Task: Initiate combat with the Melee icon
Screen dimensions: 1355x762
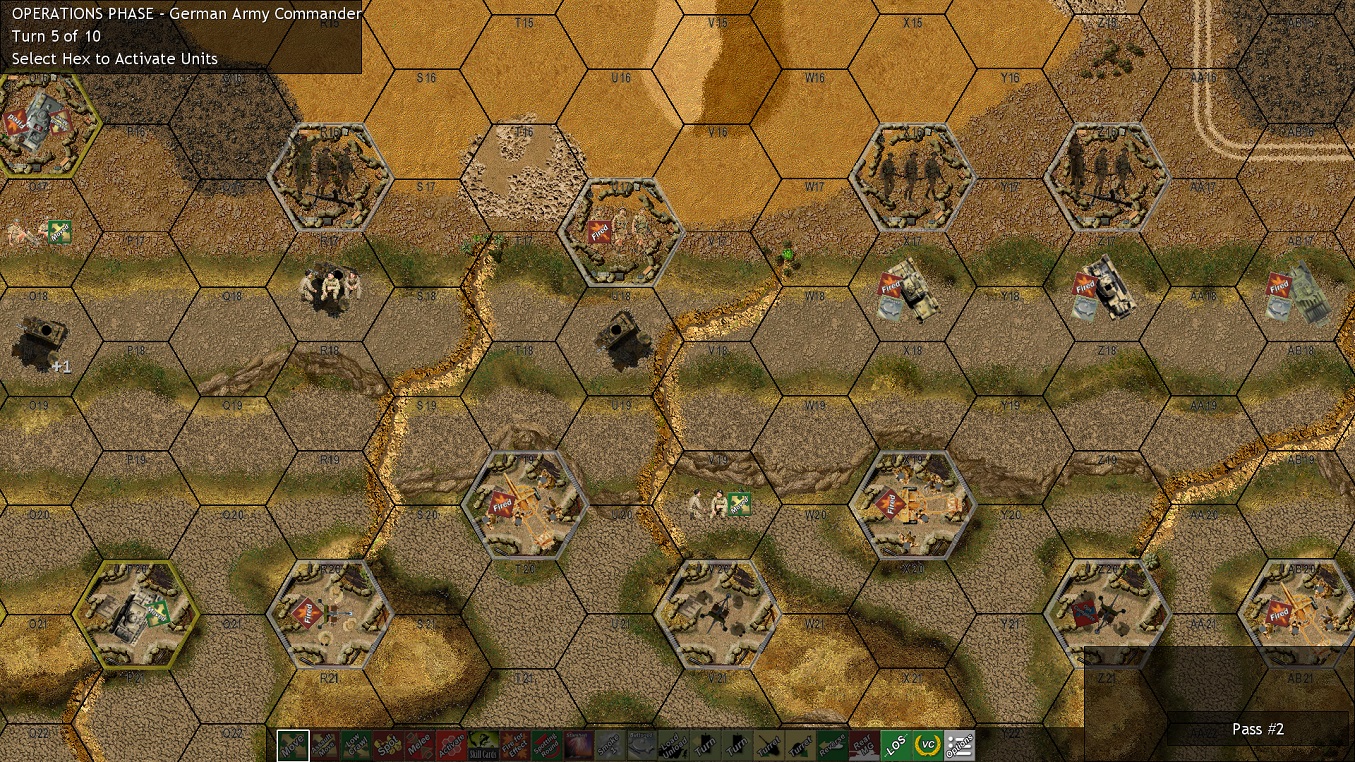Action: point(420,744)
